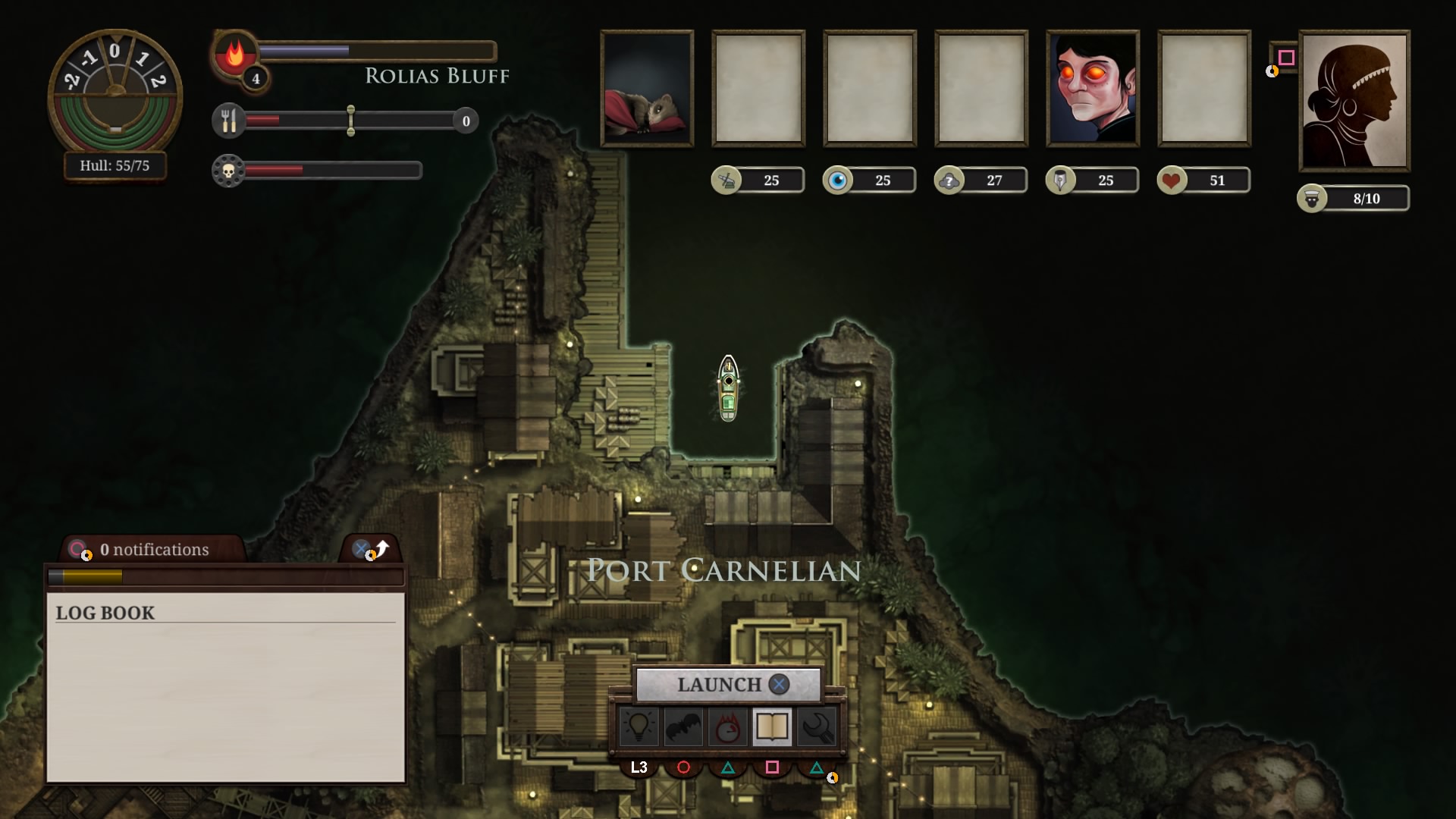Click the Mirrors eye stat icon
The width and height of the screenshot is (1456, 819).
click(x=839, y=180)
